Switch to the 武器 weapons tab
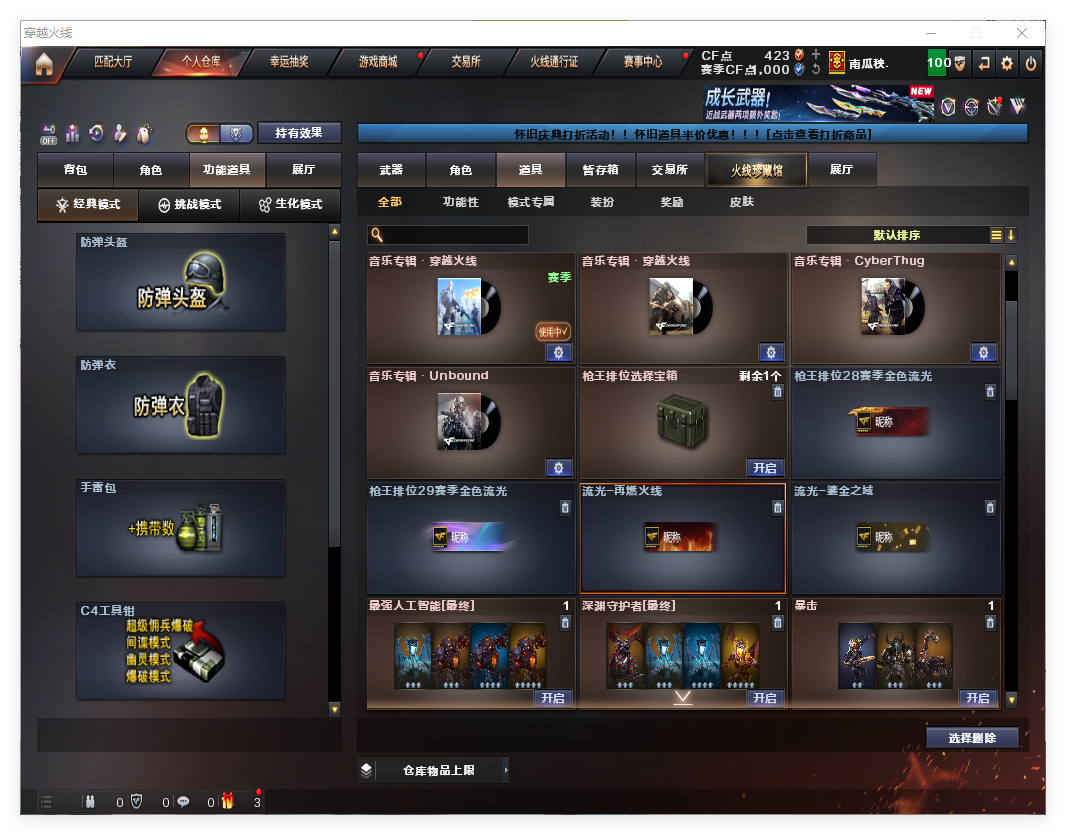Screen dimensions: 1066x835 (x=391, y=170)
